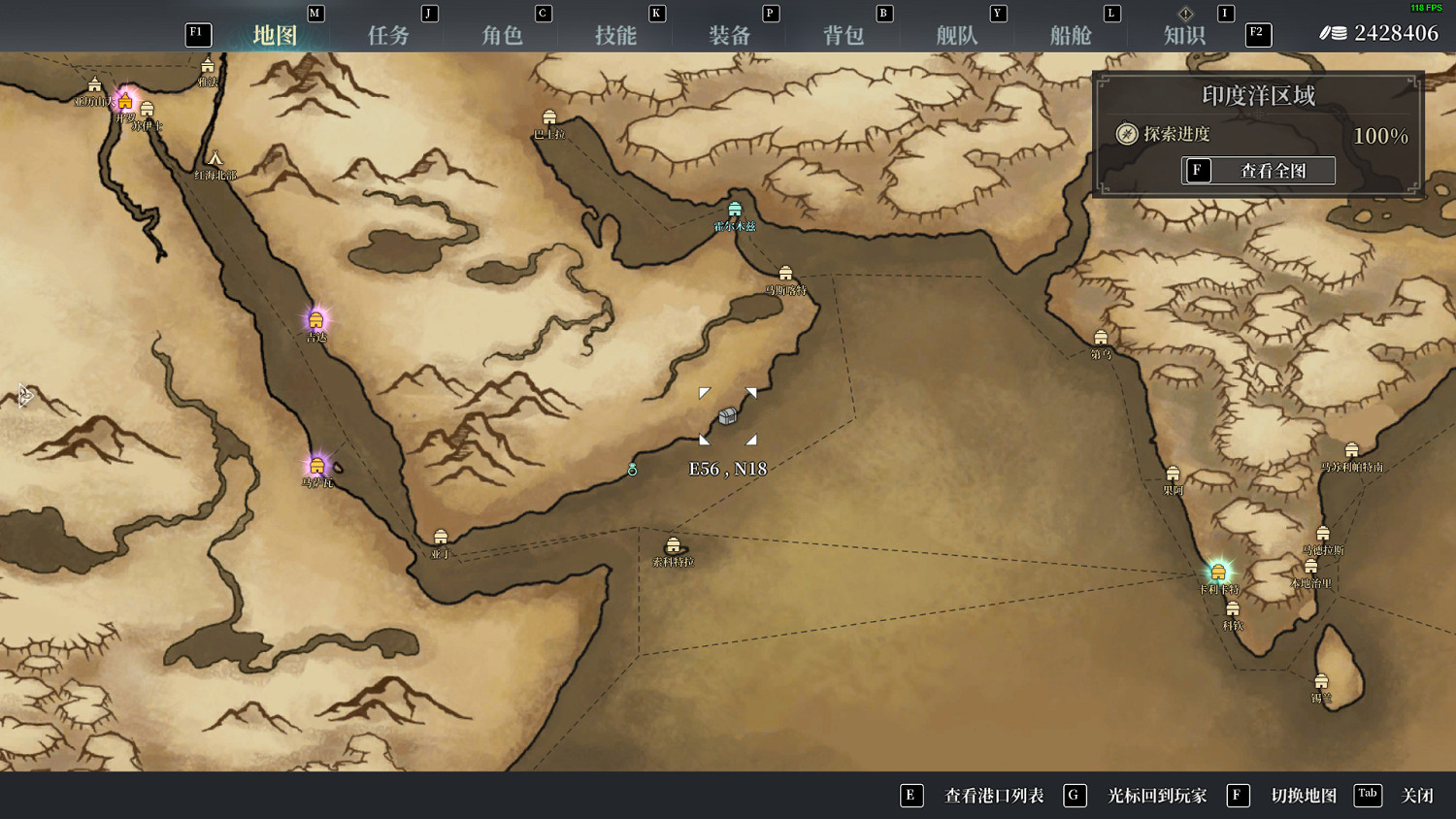Click the green player position marker near the chest
Screen dimensions: 1456x819
(x=632, y=469)
